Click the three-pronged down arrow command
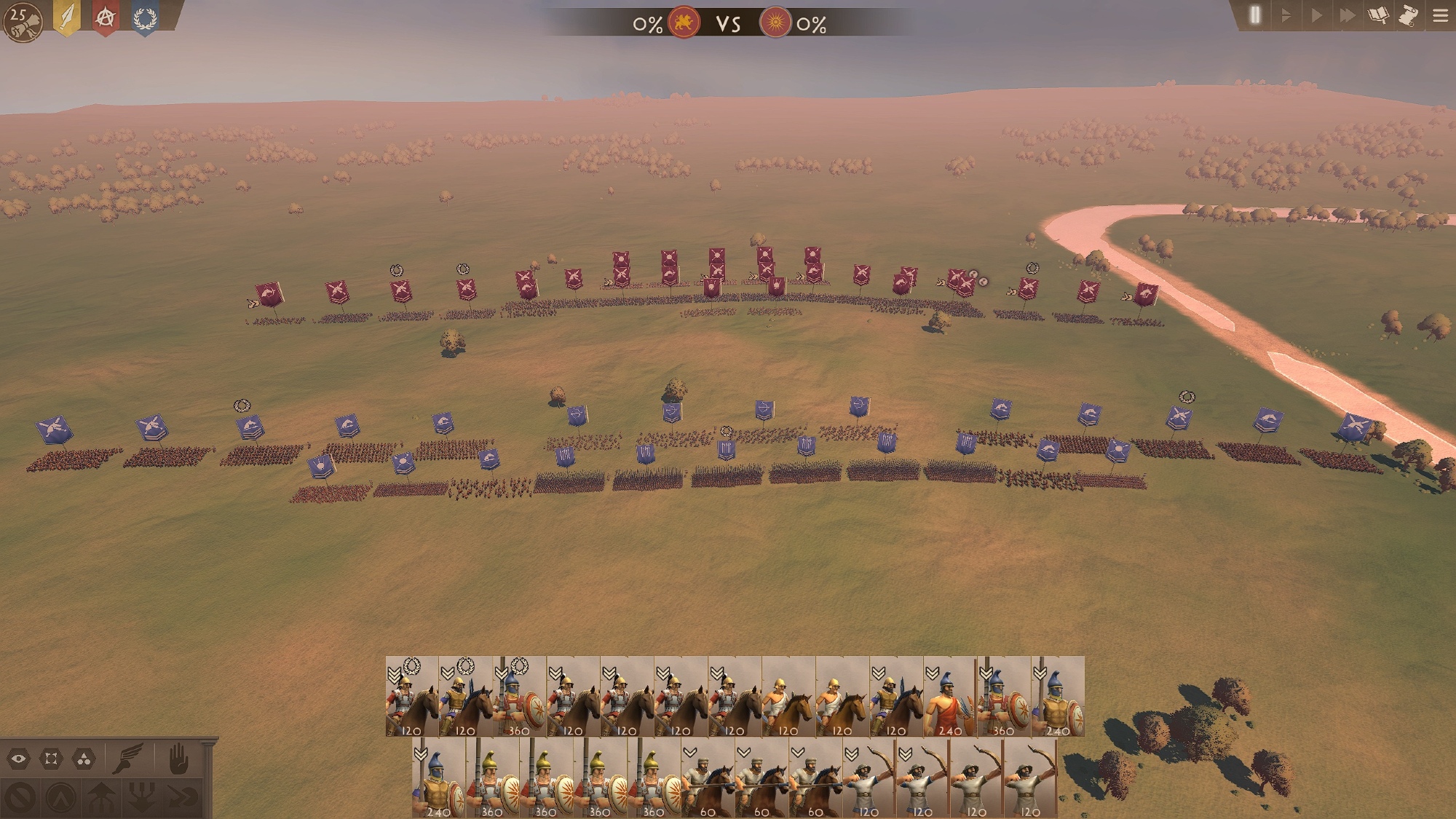This screenshot has height=819, width=1456. click(x=142, y=798)
